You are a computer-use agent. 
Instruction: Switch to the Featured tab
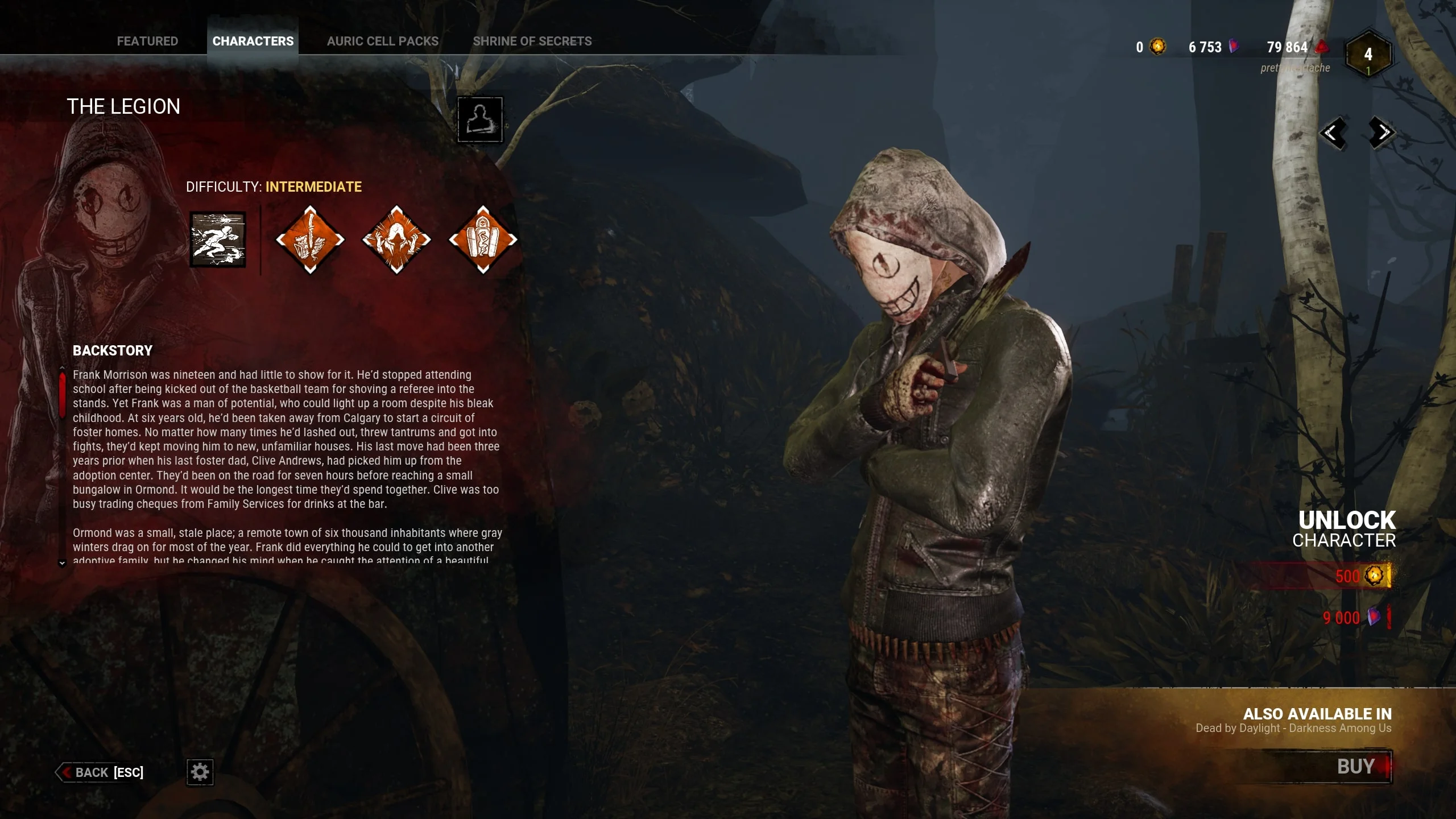(x=147, y=41)
